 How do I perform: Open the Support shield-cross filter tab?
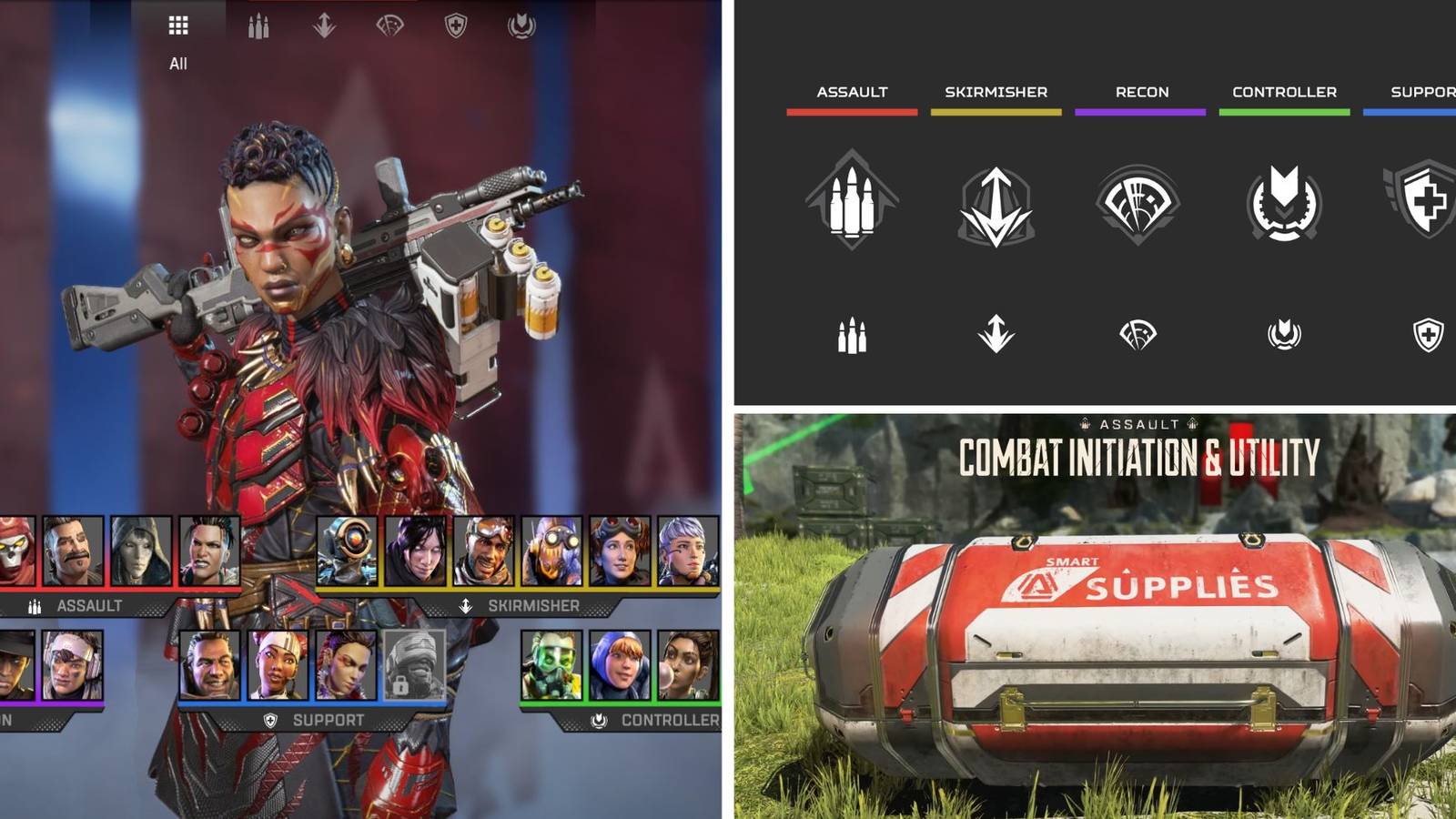point(456,25)
